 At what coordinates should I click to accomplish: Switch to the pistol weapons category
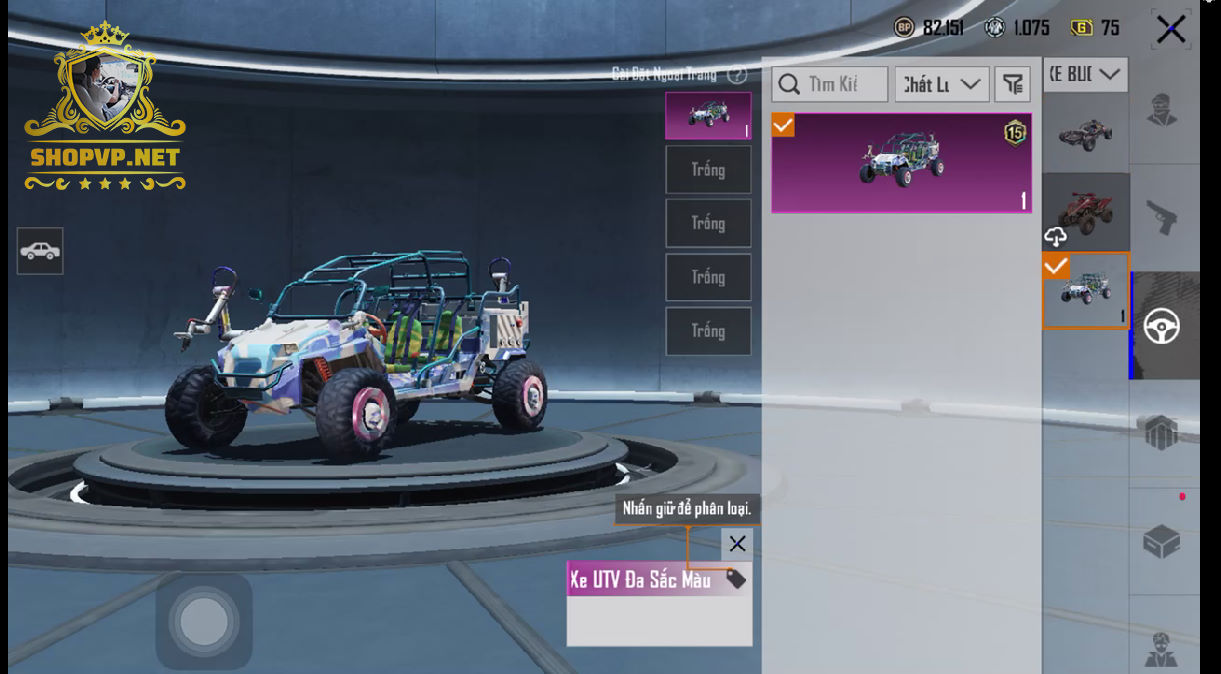coord(1162,217)
